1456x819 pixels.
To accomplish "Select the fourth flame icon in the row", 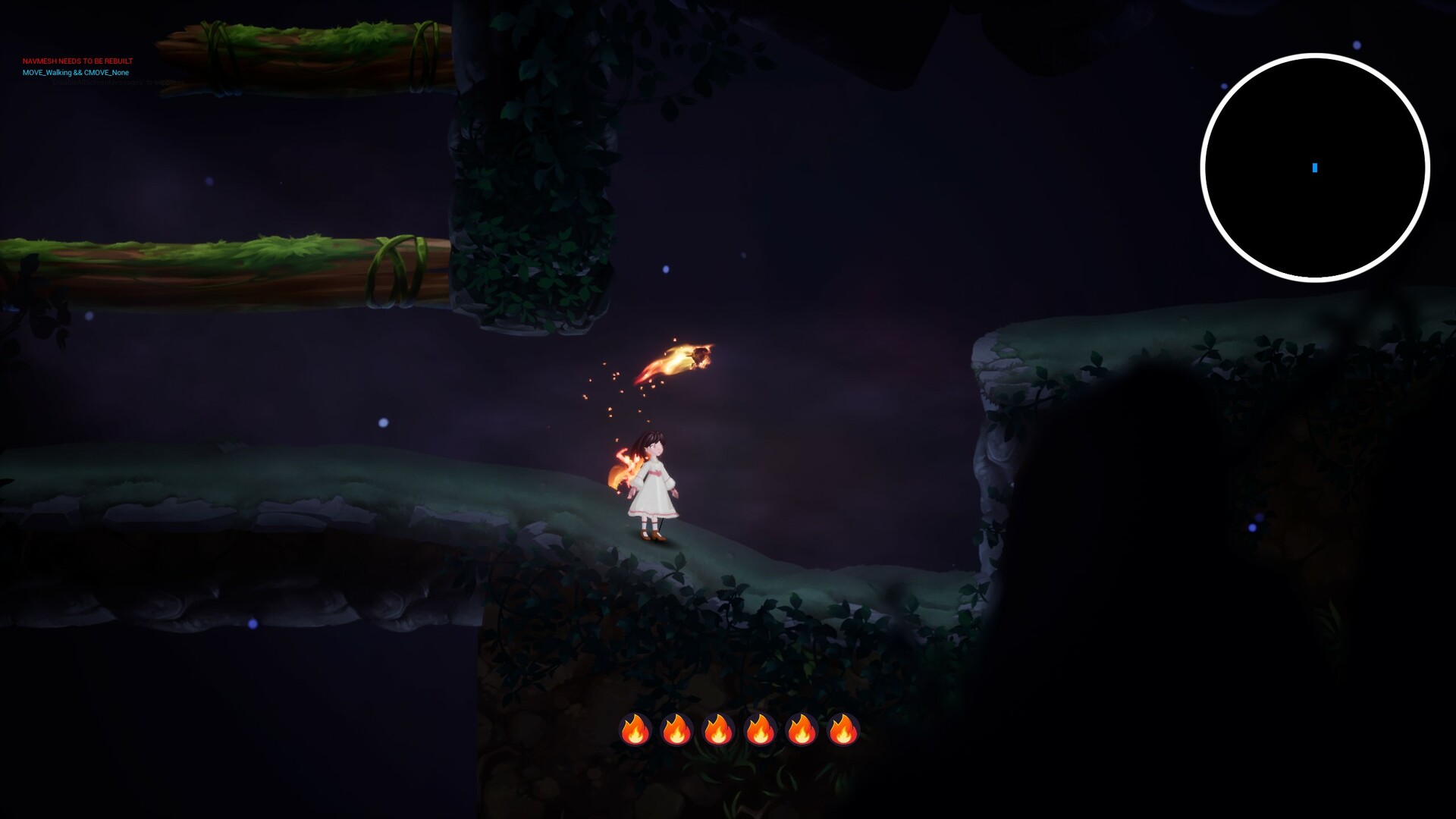I will [x=759, y=730].
